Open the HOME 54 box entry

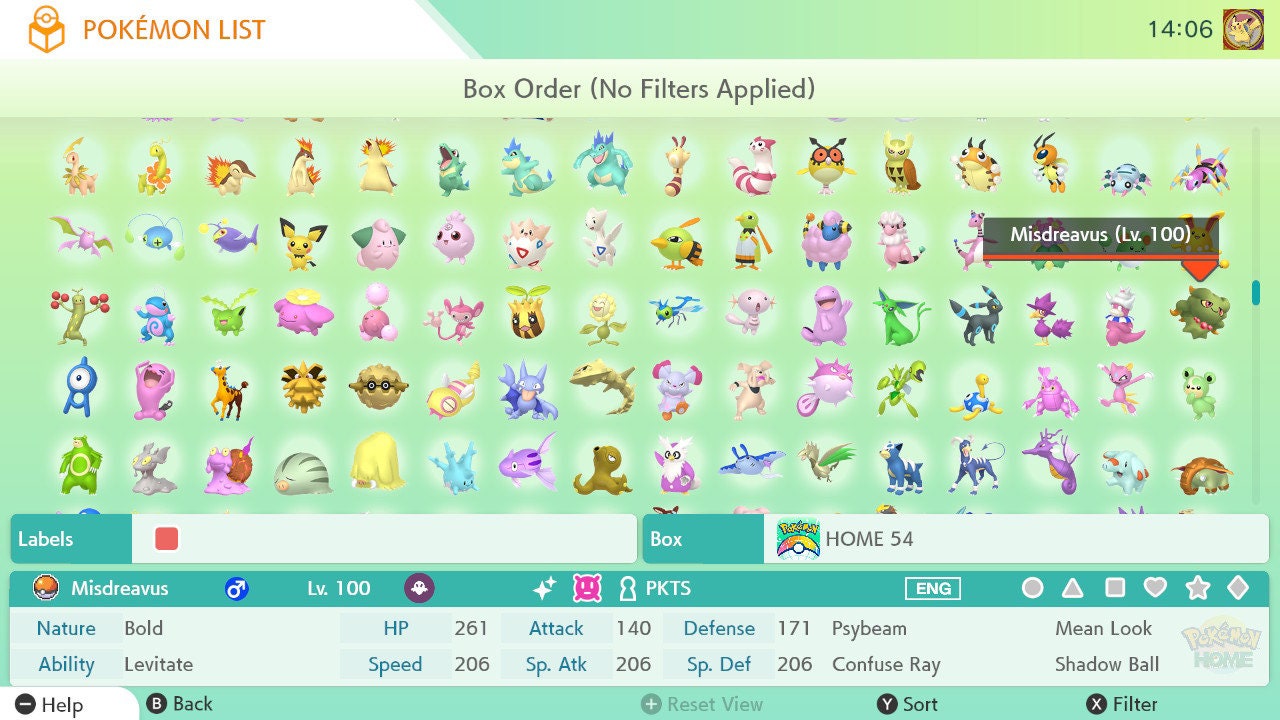[x=955, y=539]
